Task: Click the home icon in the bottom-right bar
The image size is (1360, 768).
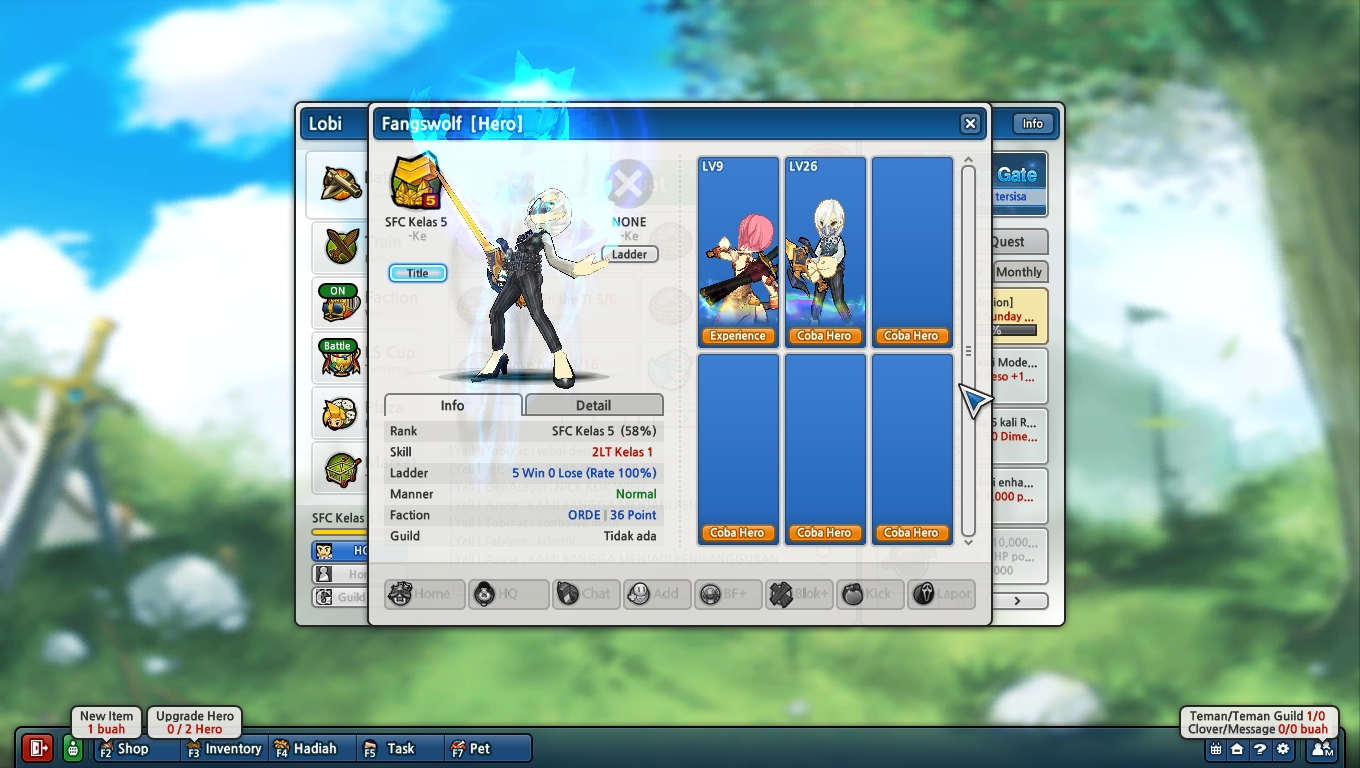Action: pos(1237,749)
